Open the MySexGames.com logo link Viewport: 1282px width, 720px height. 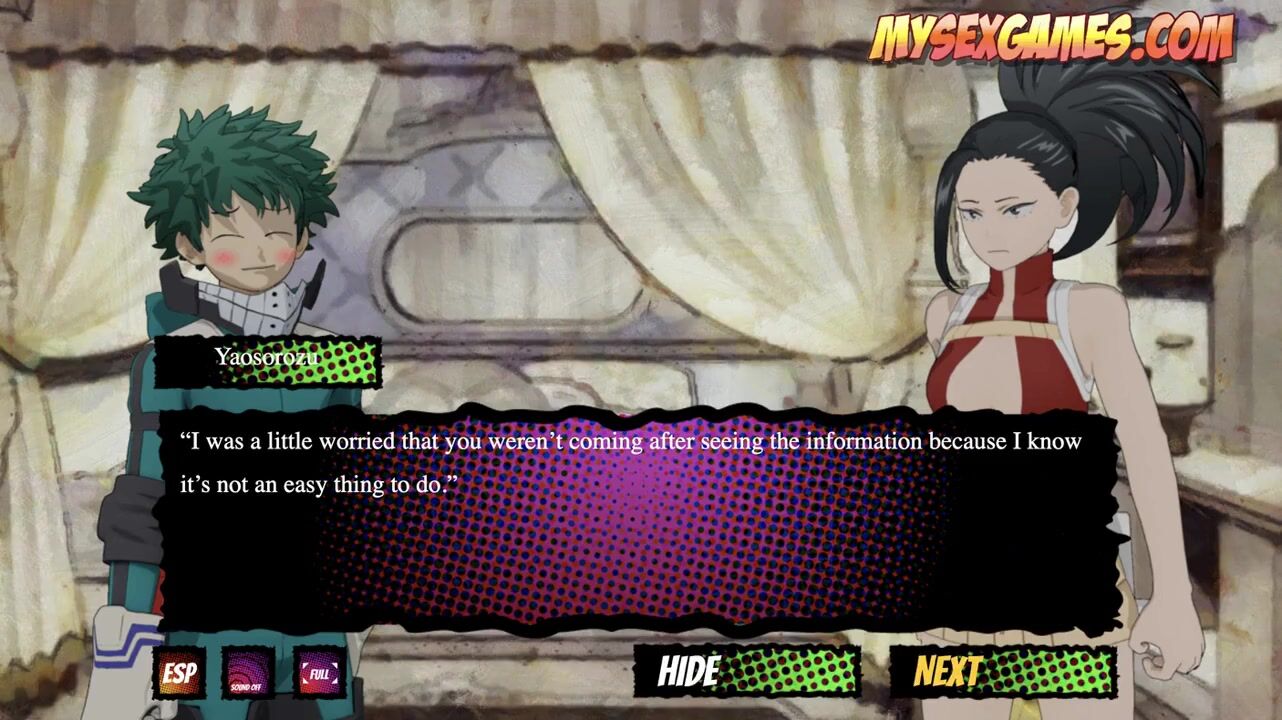[1050, 38]
